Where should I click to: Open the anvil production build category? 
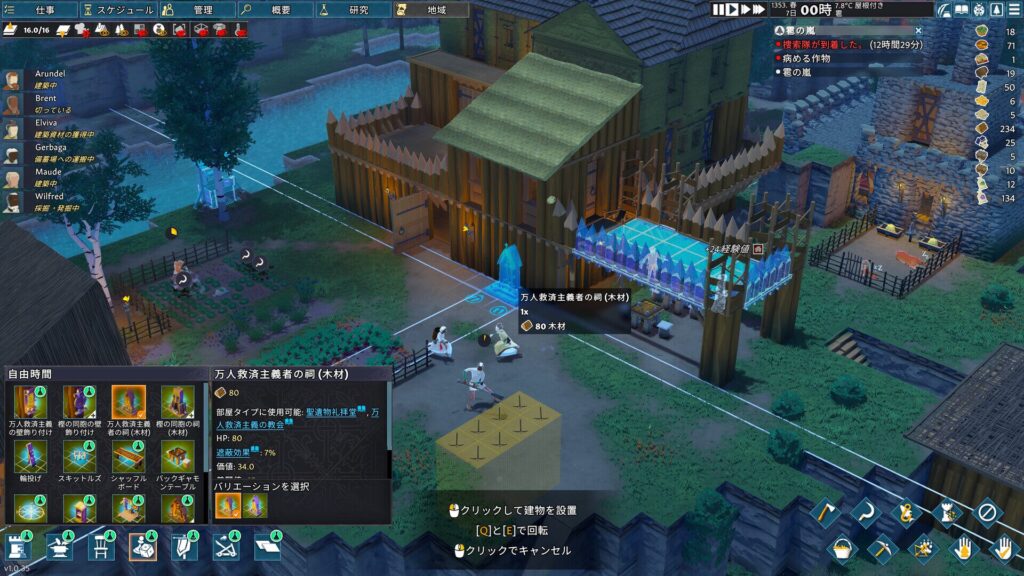(x=59, y=546)
